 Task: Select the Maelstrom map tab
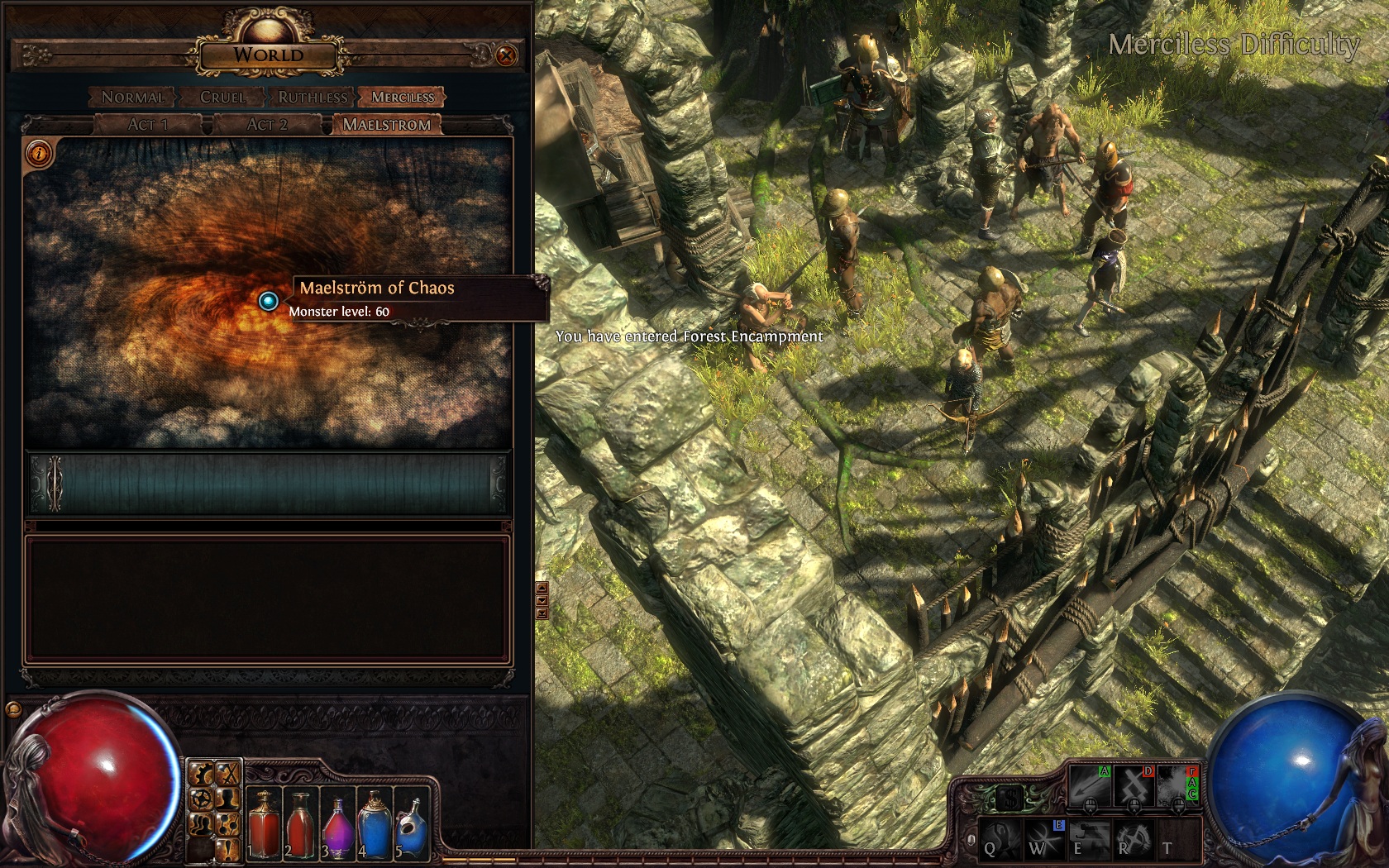coord(386,125)
